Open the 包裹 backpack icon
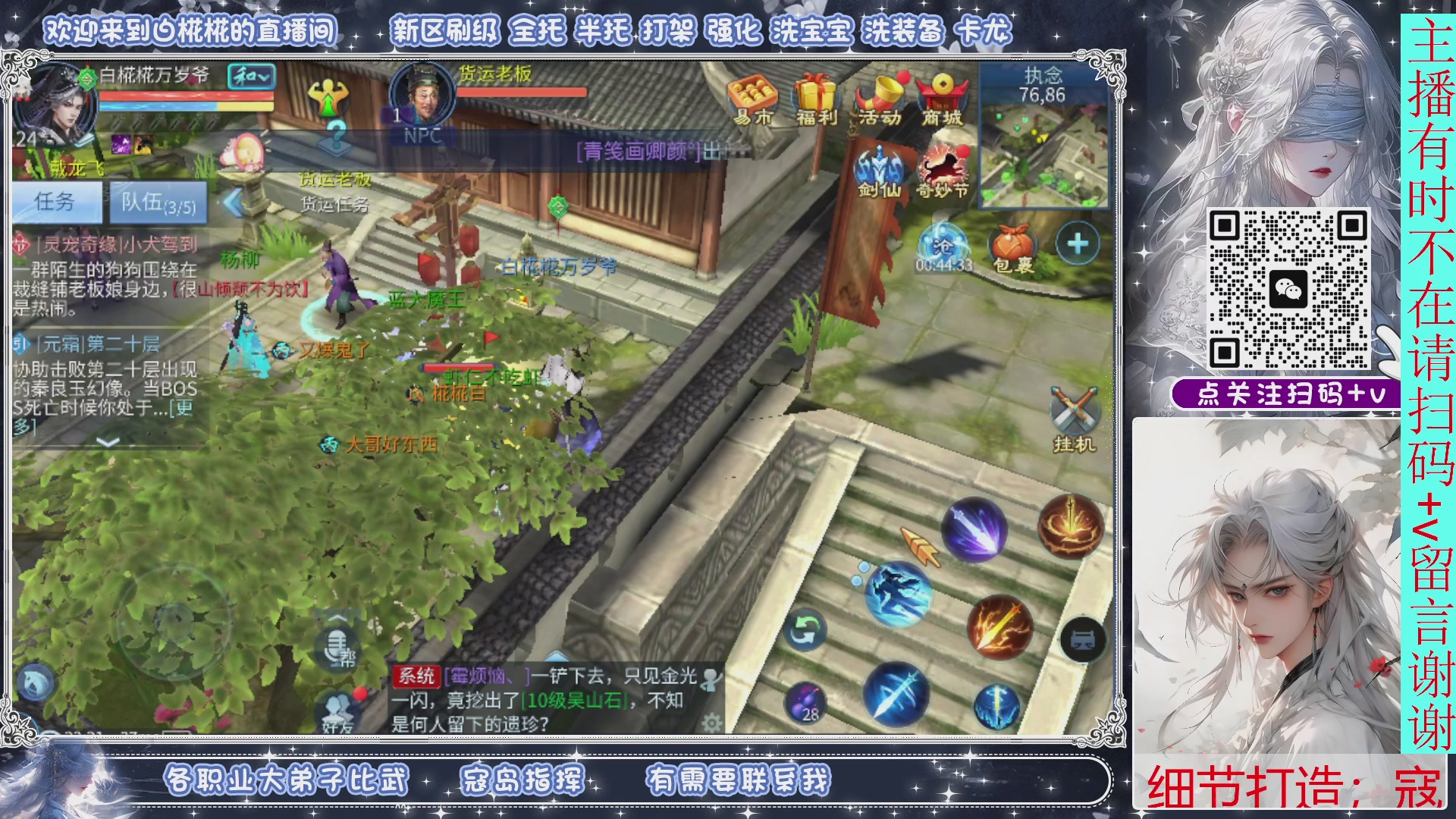The image size is (1456, 819). click(1014, 243)
